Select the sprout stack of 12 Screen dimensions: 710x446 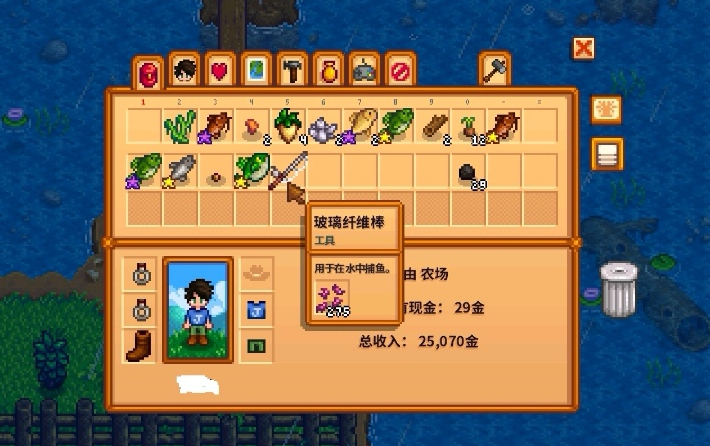click(x=468, y=127)
